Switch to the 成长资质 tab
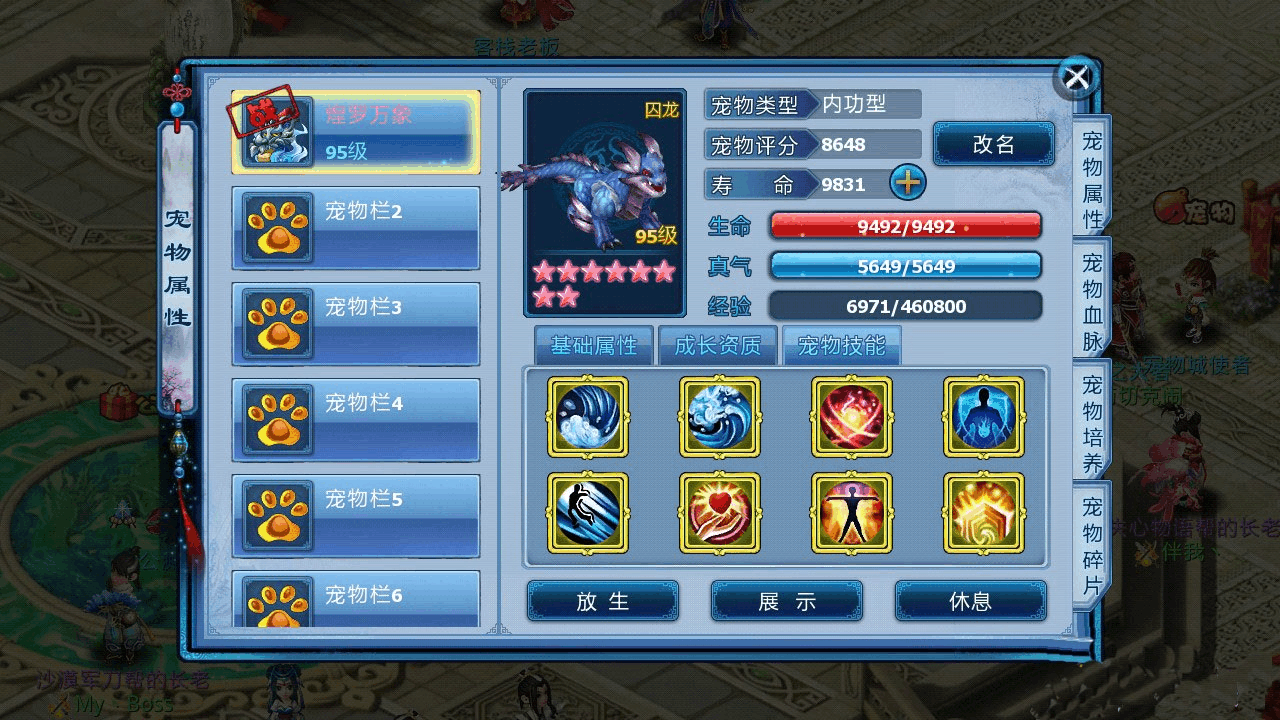 717,346
